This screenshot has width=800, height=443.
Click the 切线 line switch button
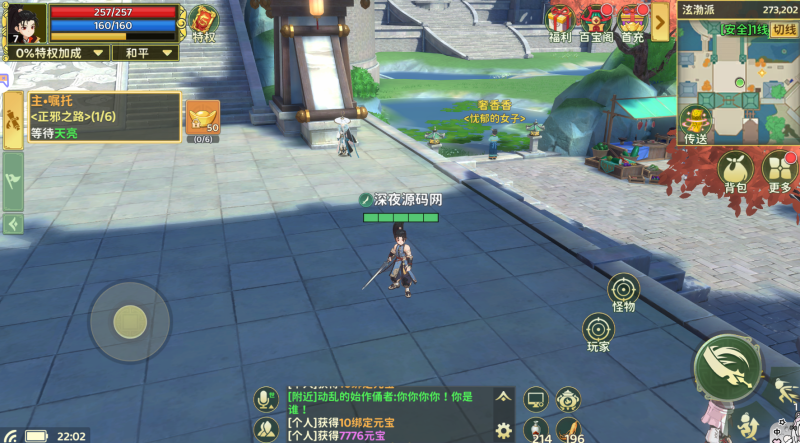tap(784, 29)
